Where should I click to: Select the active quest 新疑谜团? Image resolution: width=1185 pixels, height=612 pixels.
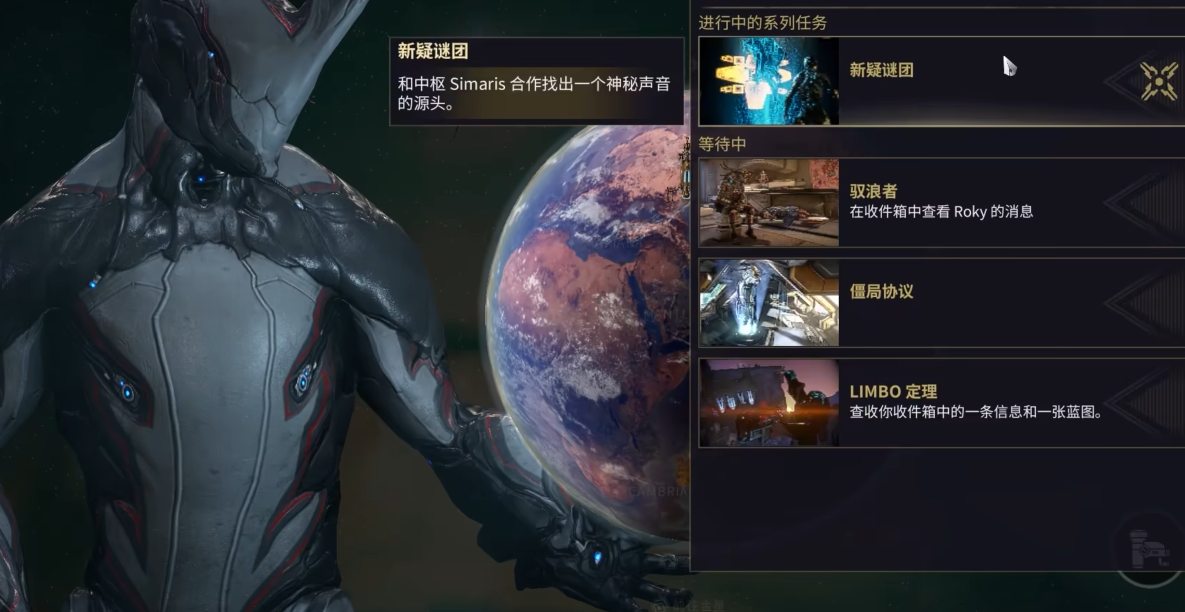pos(940,80)
